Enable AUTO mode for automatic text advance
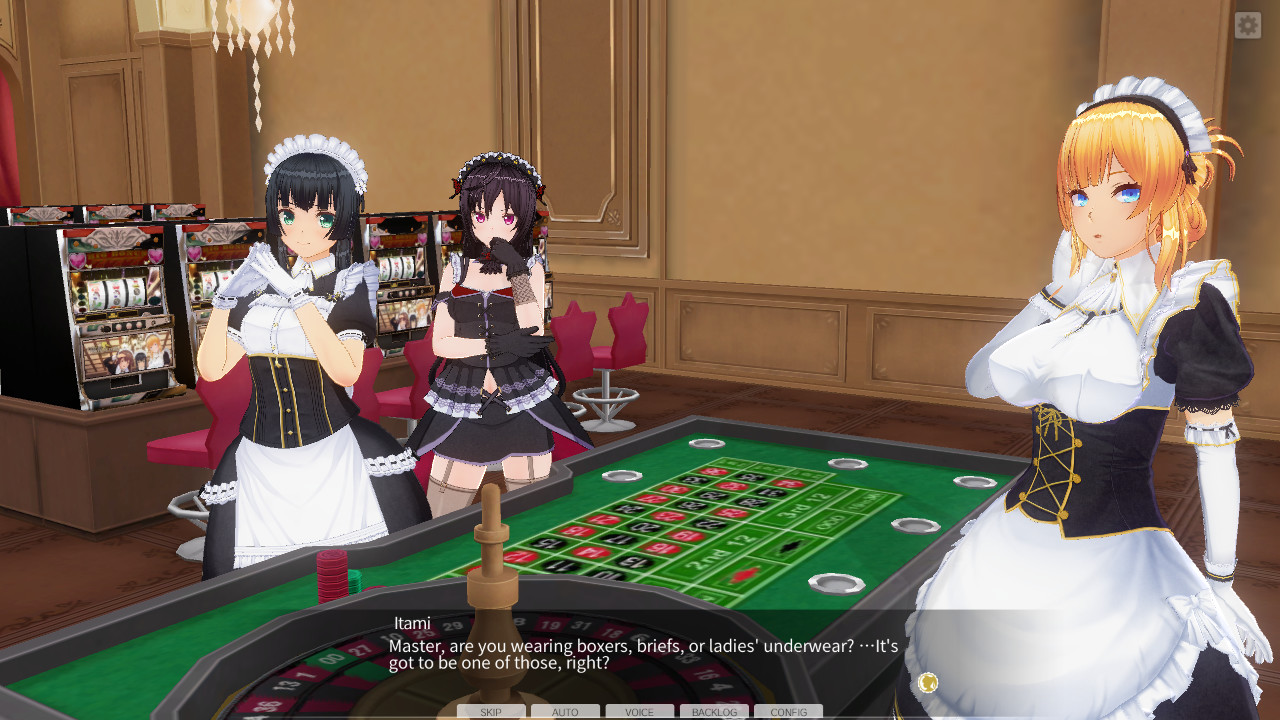 click(565, 712)
